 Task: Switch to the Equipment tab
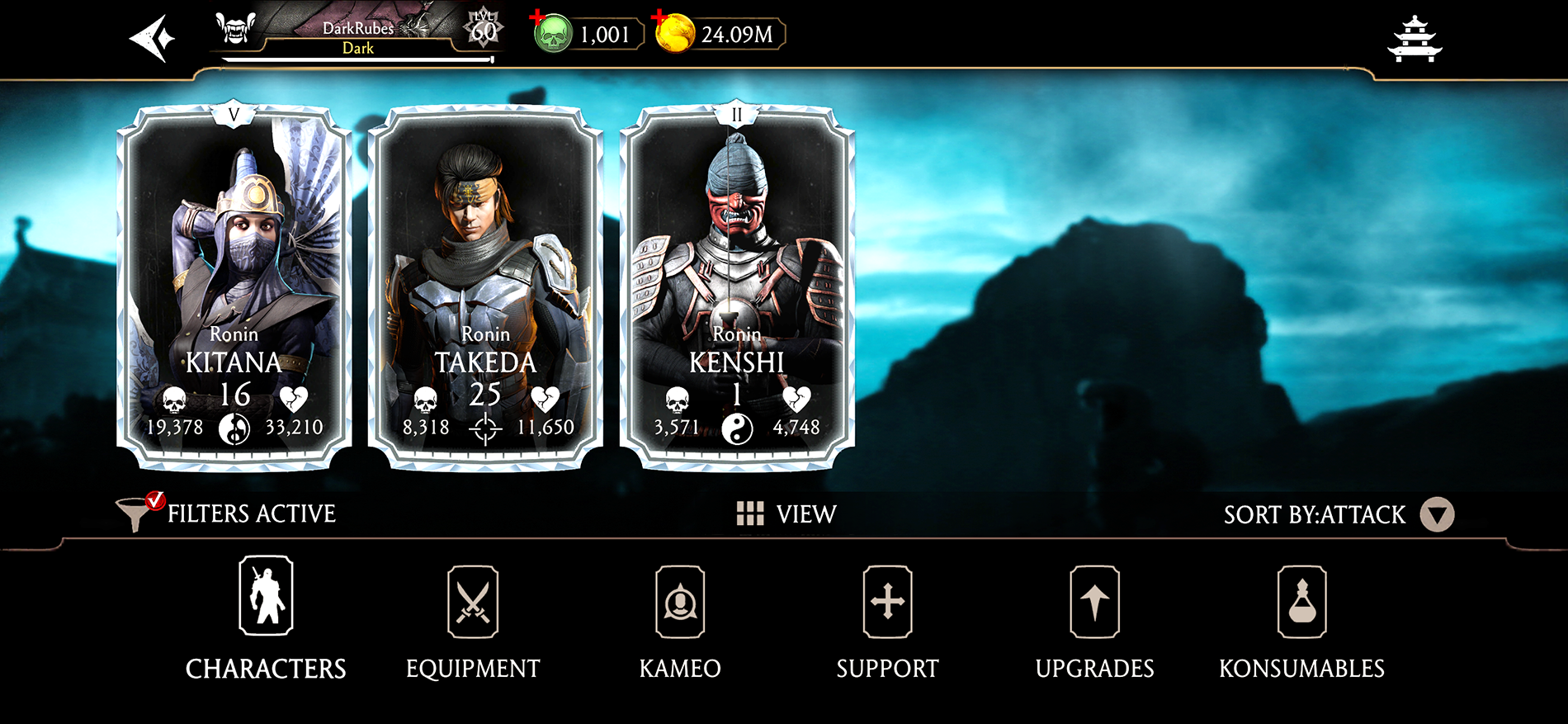coord(473,618)
